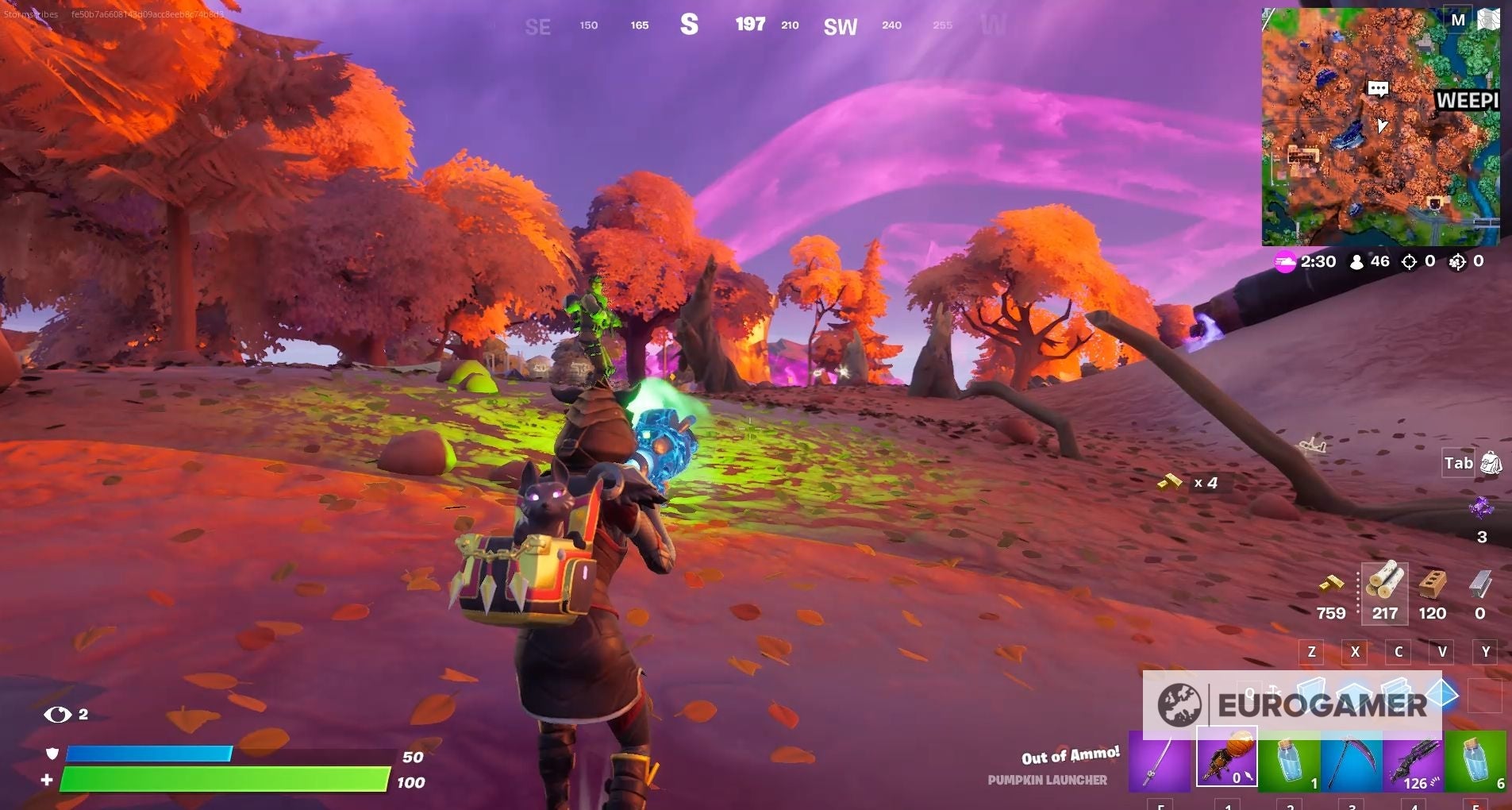
Task: Click the M map key label
Action: tap(1458, 20)
